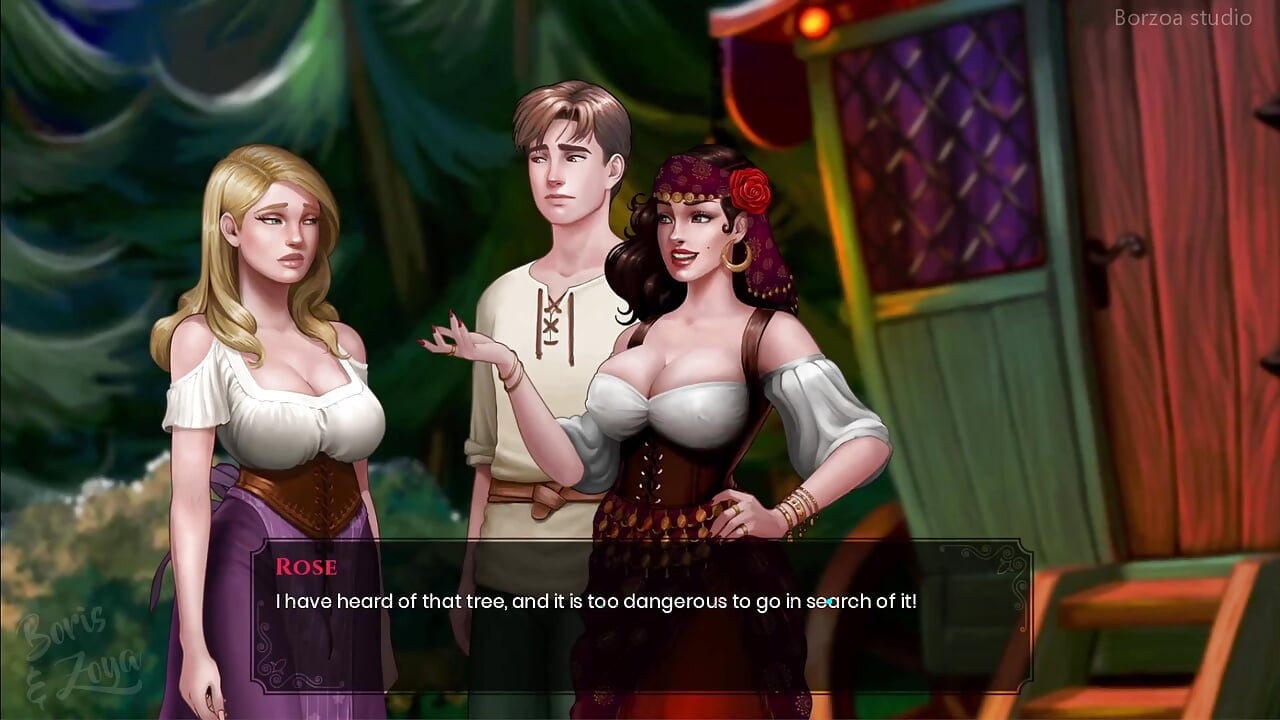Click Rose's dialogue box to continue
Image resolution: width=1280 pixels, height=720 pixels.
click(640, 615)
